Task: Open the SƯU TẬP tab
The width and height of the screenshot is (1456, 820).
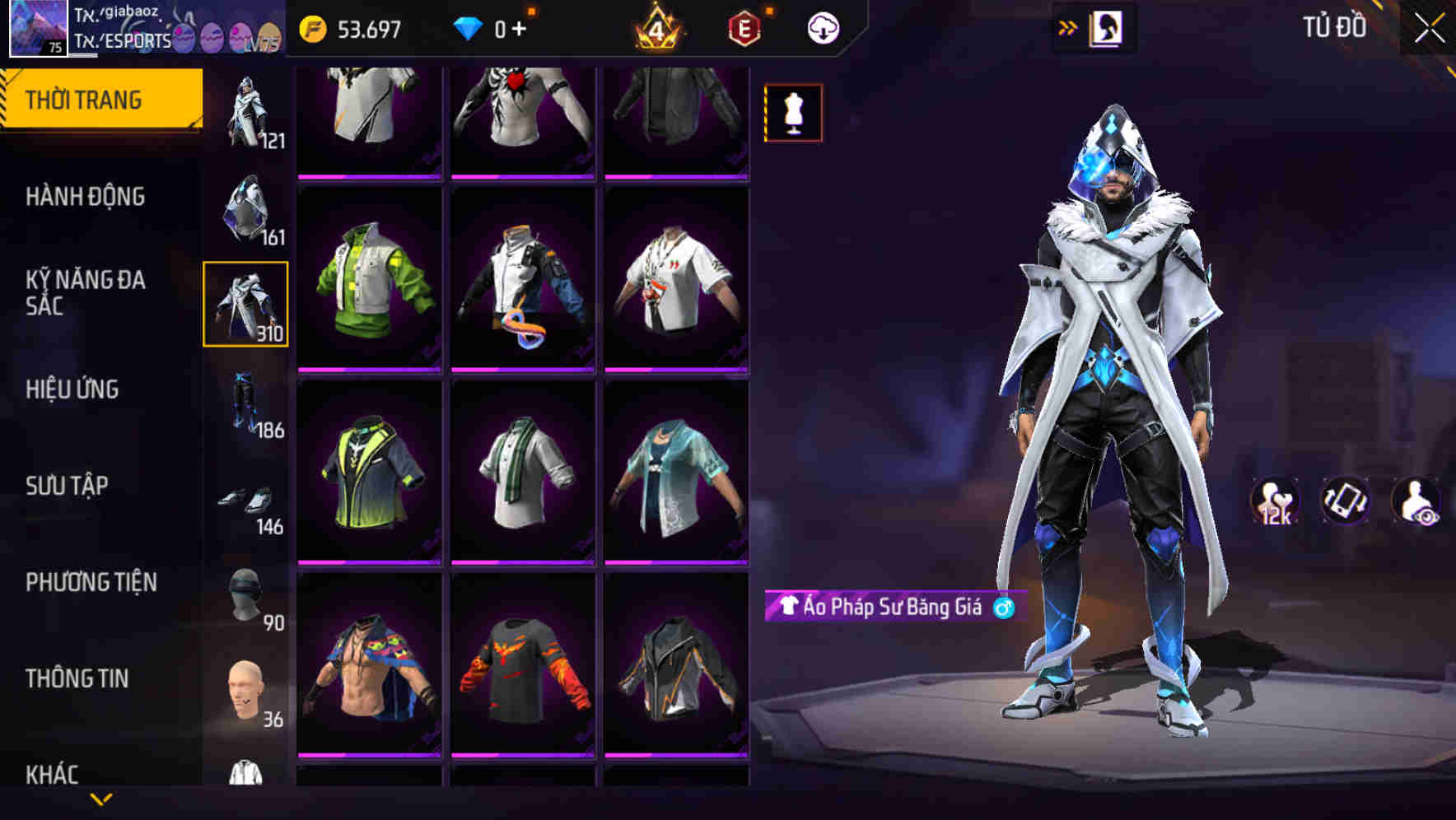Action: 69,486
